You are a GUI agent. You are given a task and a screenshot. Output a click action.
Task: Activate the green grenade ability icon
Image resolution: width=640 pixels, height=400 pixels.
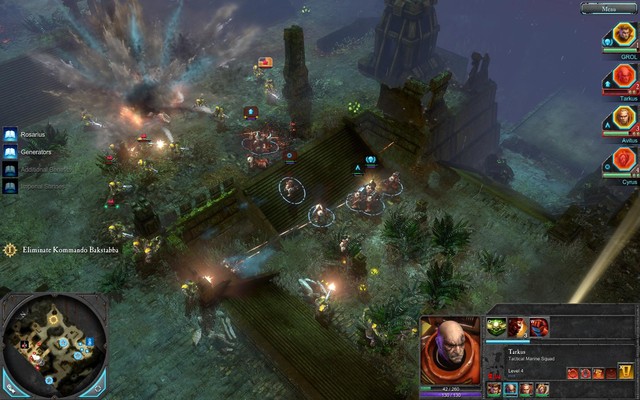coord(495,326)
